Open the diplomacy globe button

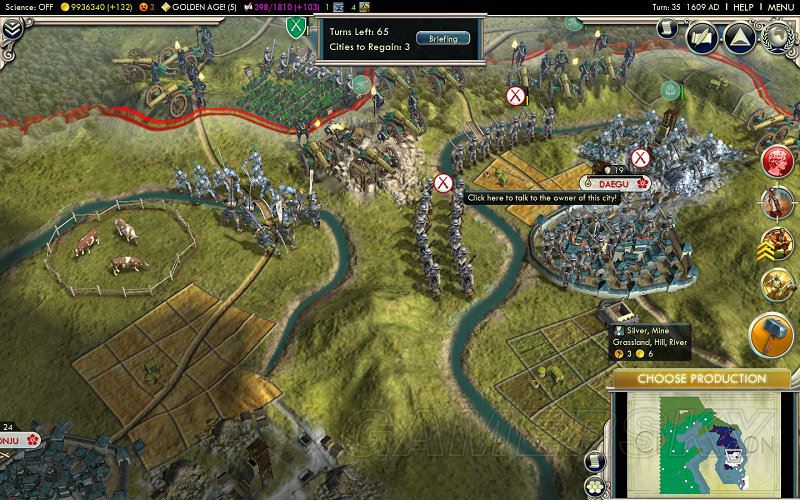click(x=776, y=36)
